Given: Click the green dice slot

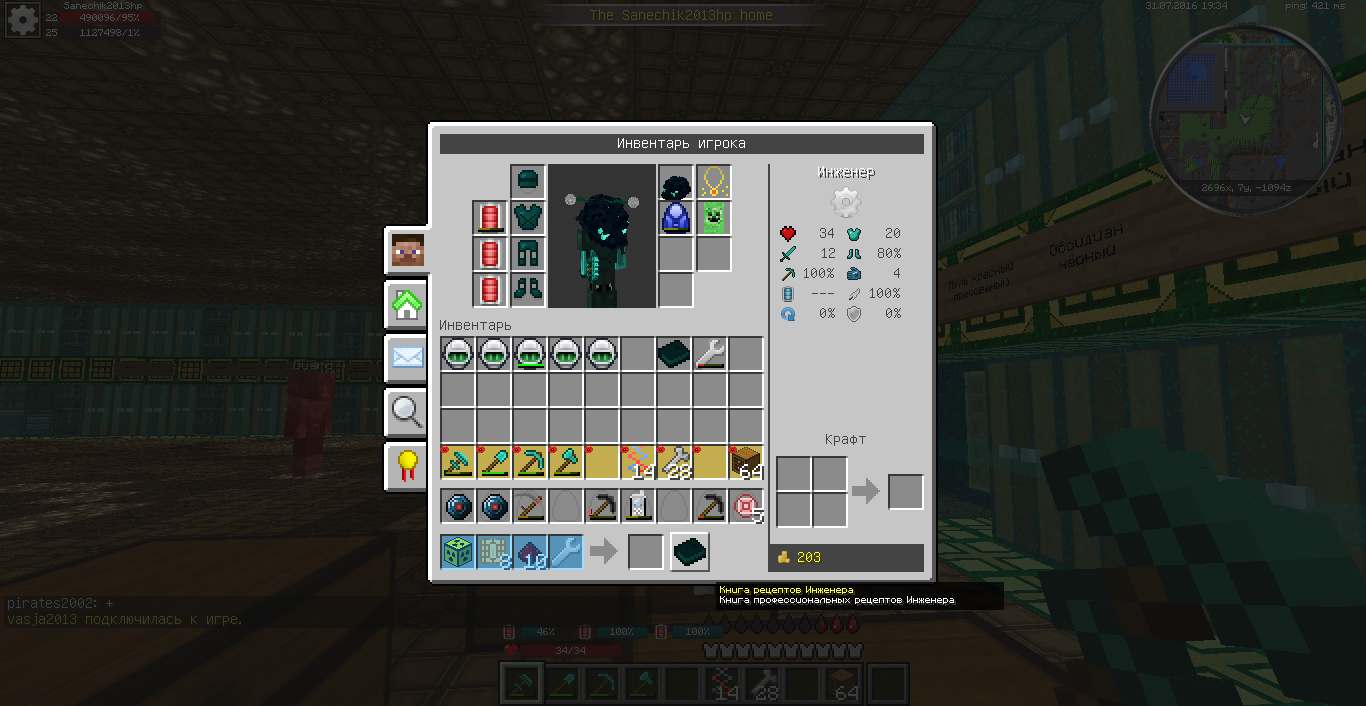Looking at the screenshot, I should pos(458,552).
